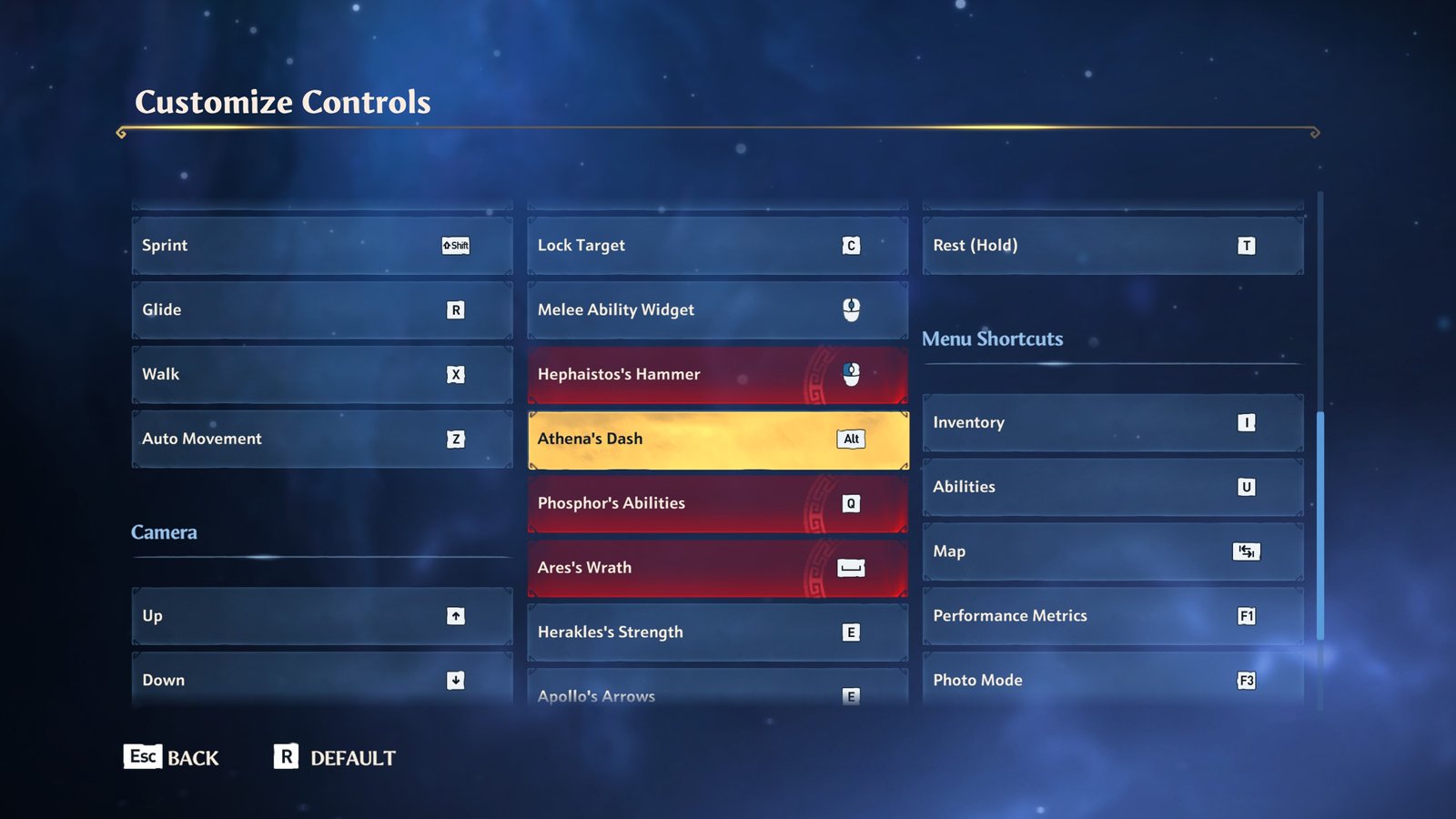Image resolution: width=1456 pixels, height=819 pixels.
Task: Select the camera Down binding
Action: click(322, 680)
